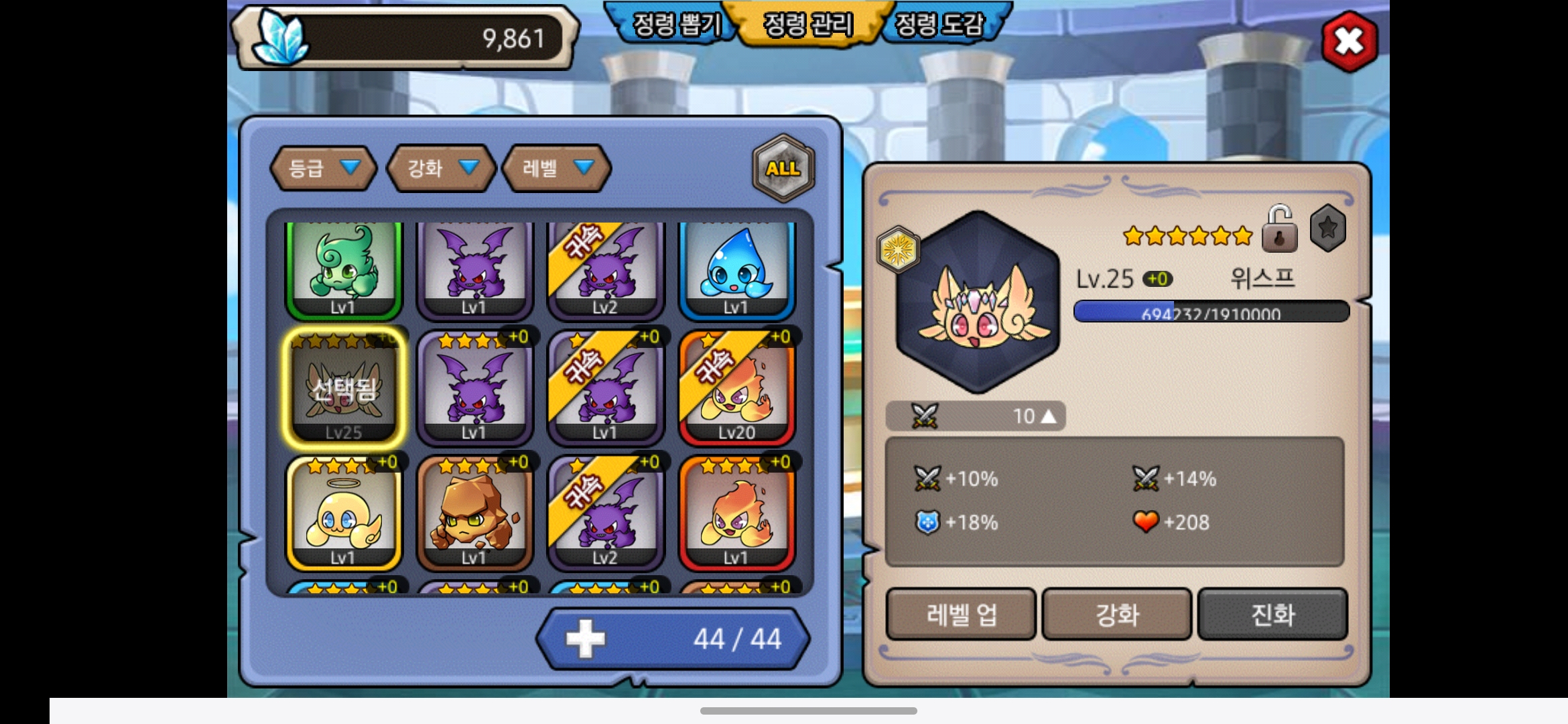1568x724 pixels.
Task: Tap the 레벨 업 button
Action: (x=961, y=614)
